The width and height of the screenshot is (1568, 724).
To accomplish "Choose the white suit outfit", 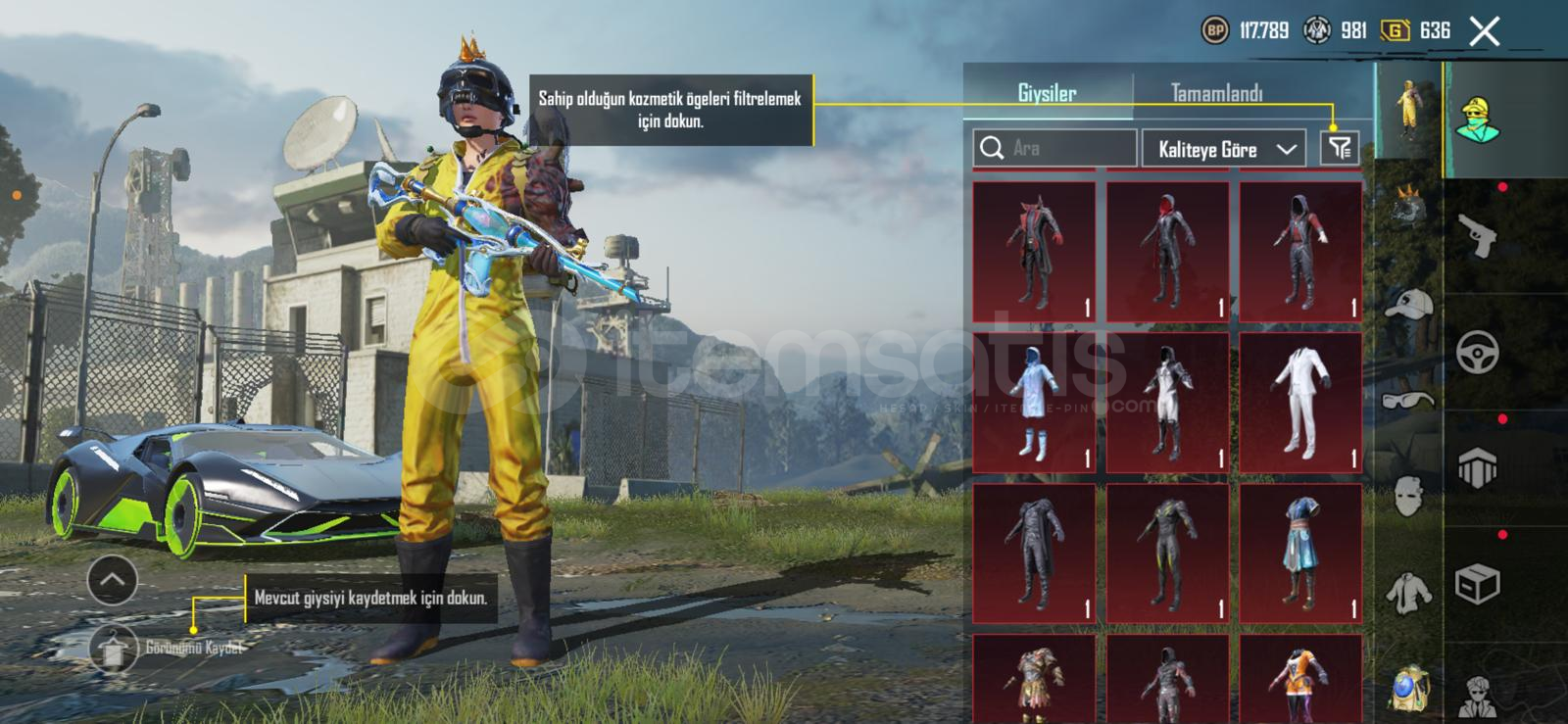I will pos(1300,403).
